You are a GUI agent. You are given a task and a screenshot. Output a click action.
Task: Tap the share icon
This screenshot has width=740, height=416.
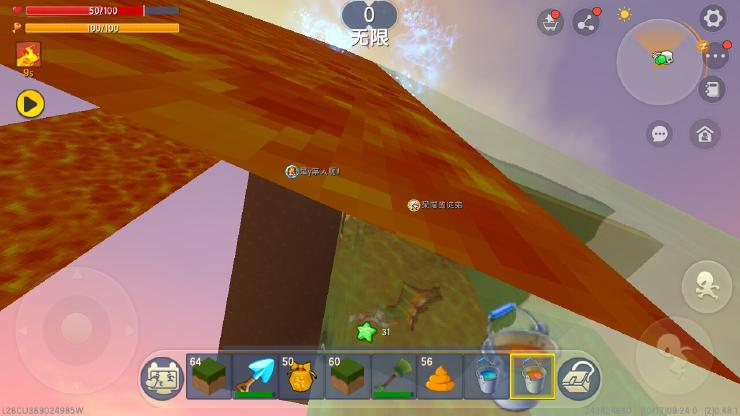pos(586,22)
